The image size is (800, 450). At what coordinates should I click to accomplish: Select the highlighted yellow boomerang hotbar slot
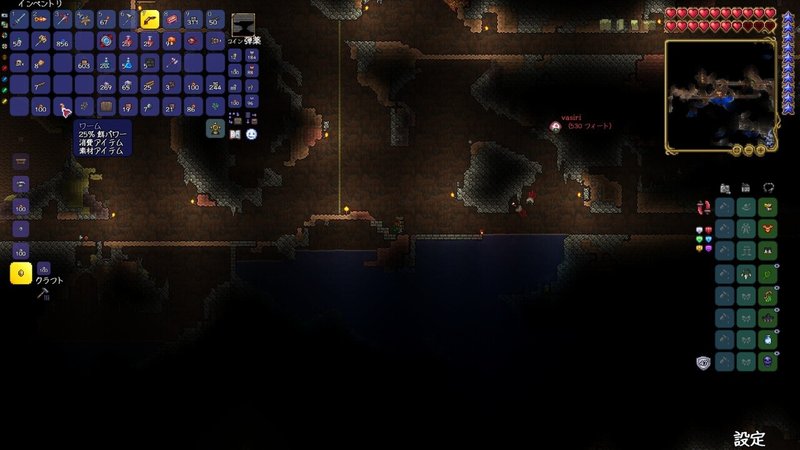coord(150,19)
